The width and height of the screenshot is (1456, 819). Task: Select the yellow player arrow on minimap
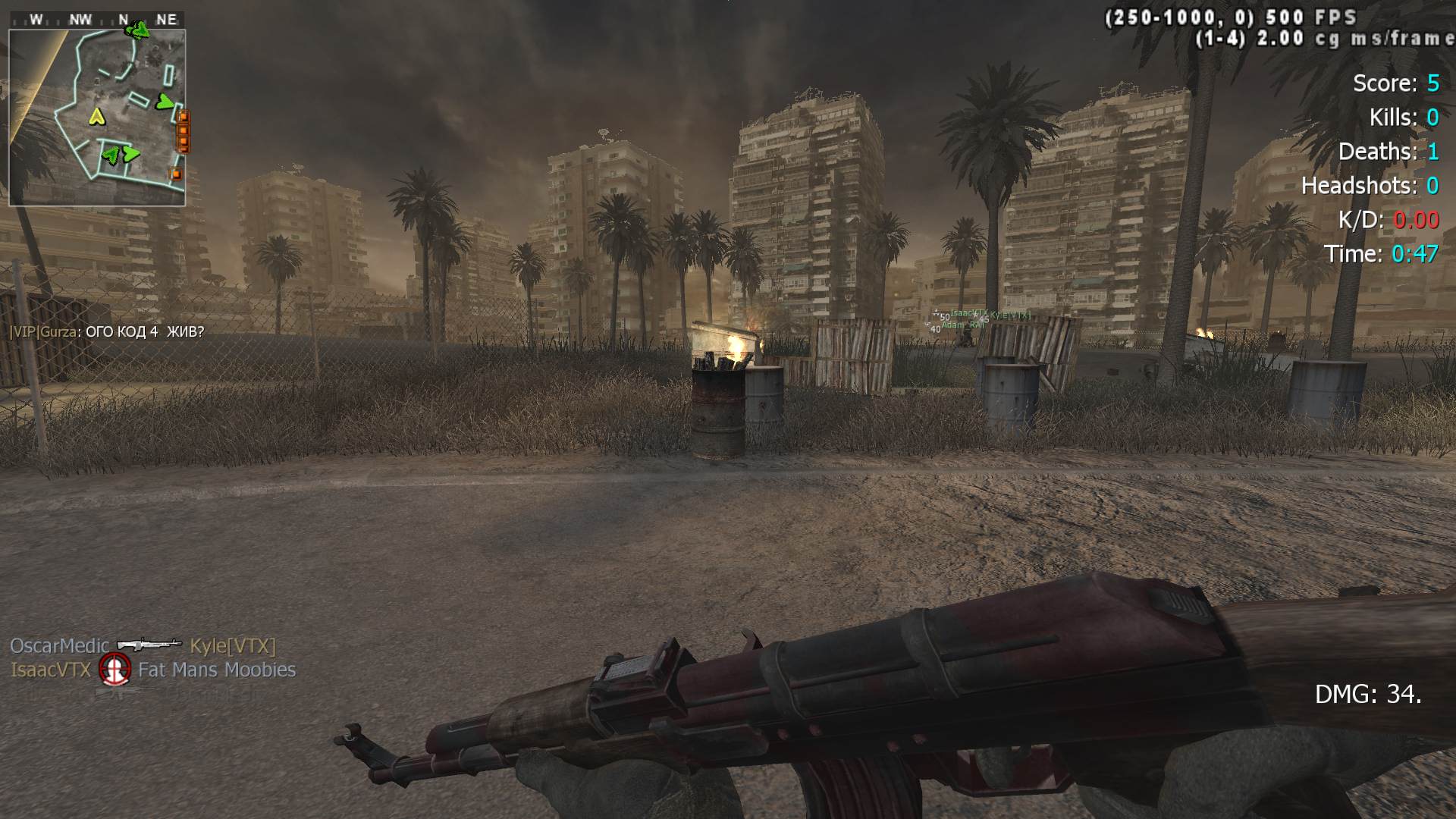point(96,116)
